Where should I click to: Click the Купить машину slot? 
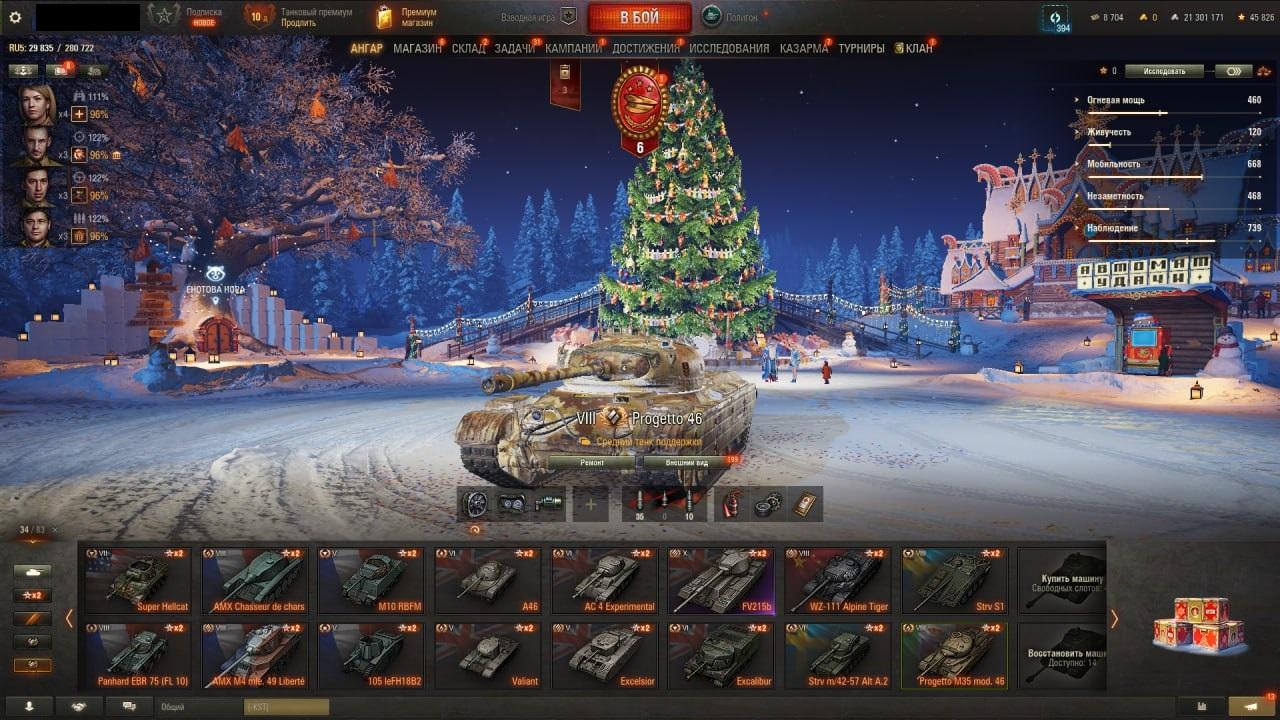point(1062,580)
